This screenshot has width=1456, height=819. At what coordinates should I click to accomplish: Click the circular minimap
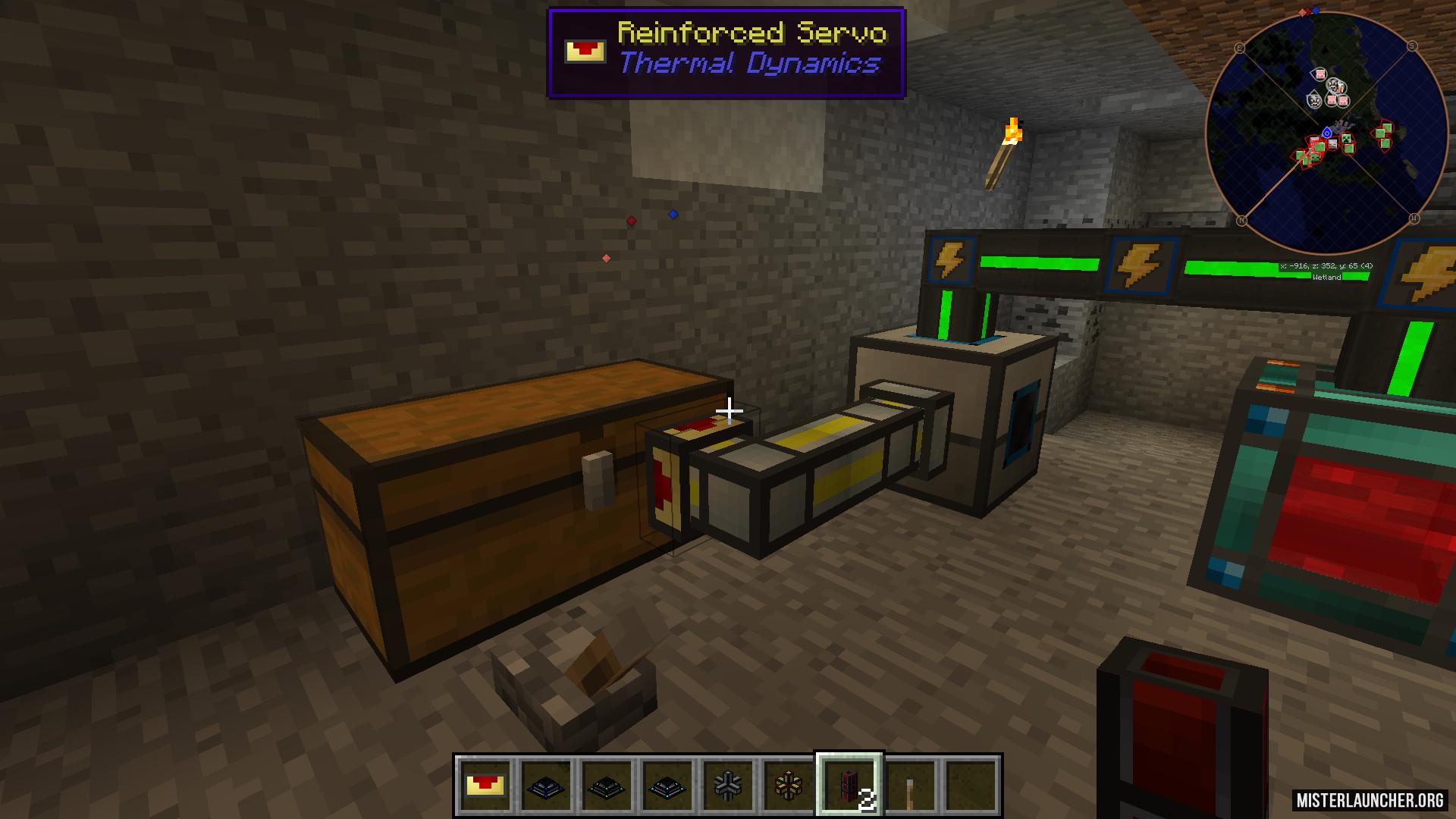(1326, 133)
